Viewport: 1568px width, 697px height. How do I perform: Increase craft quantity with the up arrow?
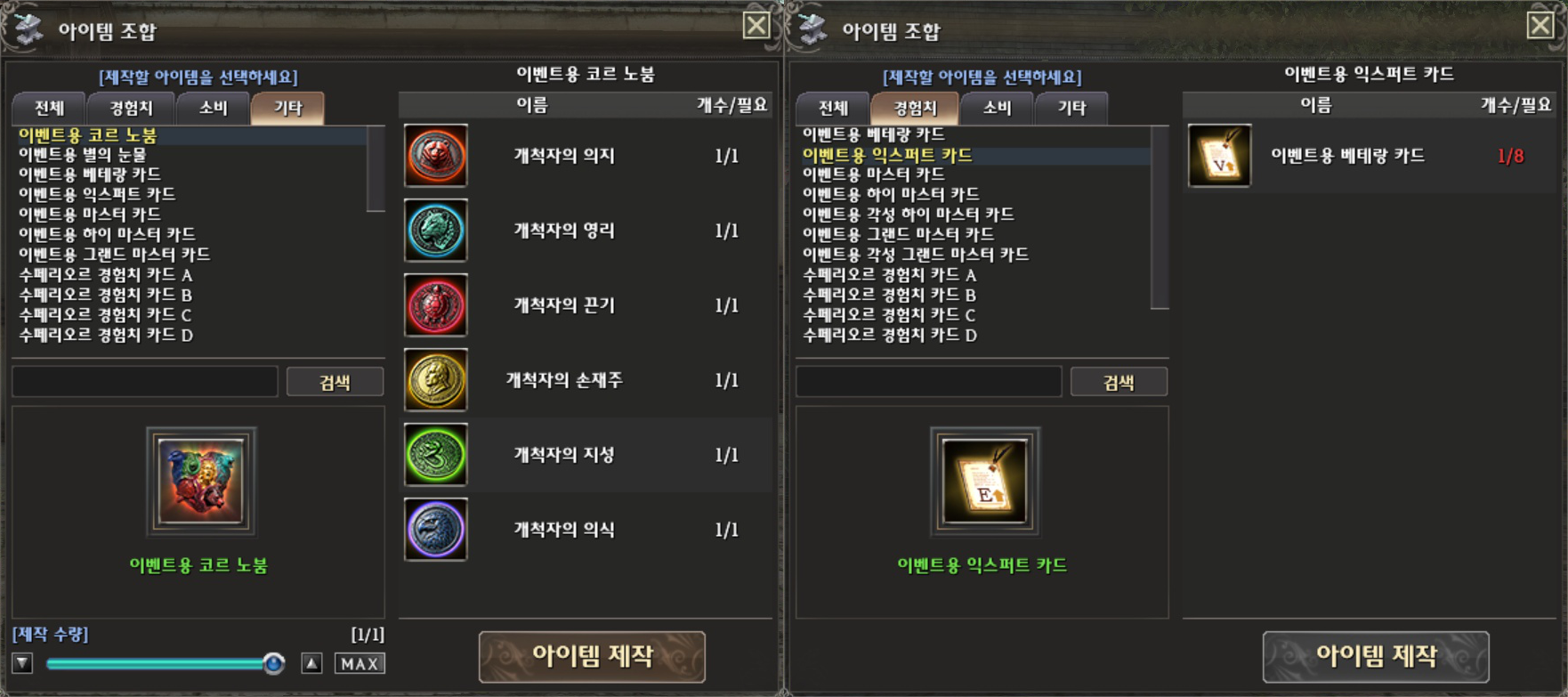[311, 664]
